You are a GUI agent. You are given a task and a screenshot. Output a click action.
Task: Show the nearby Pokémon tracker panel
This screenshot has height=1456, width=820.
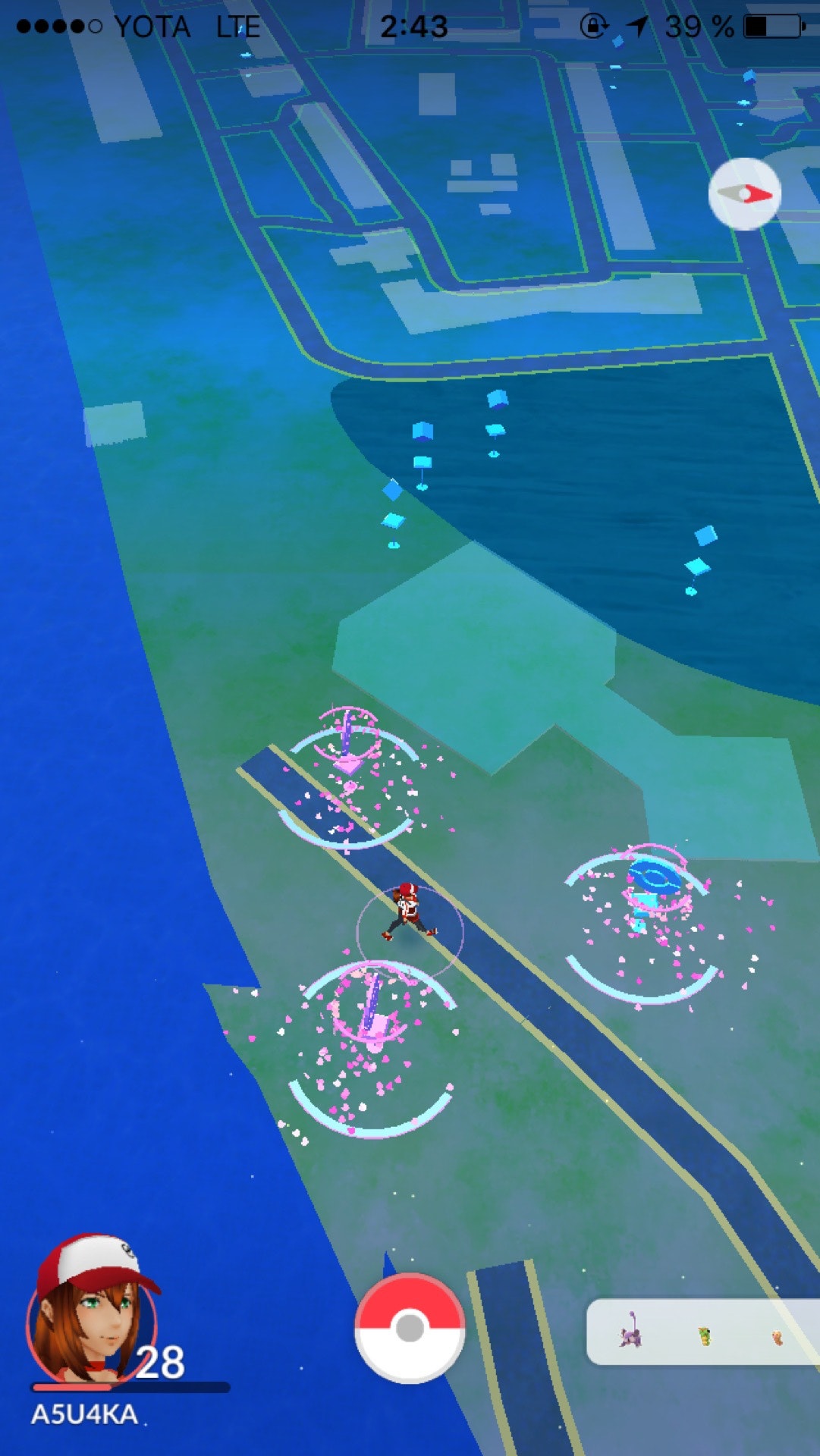703,1332
